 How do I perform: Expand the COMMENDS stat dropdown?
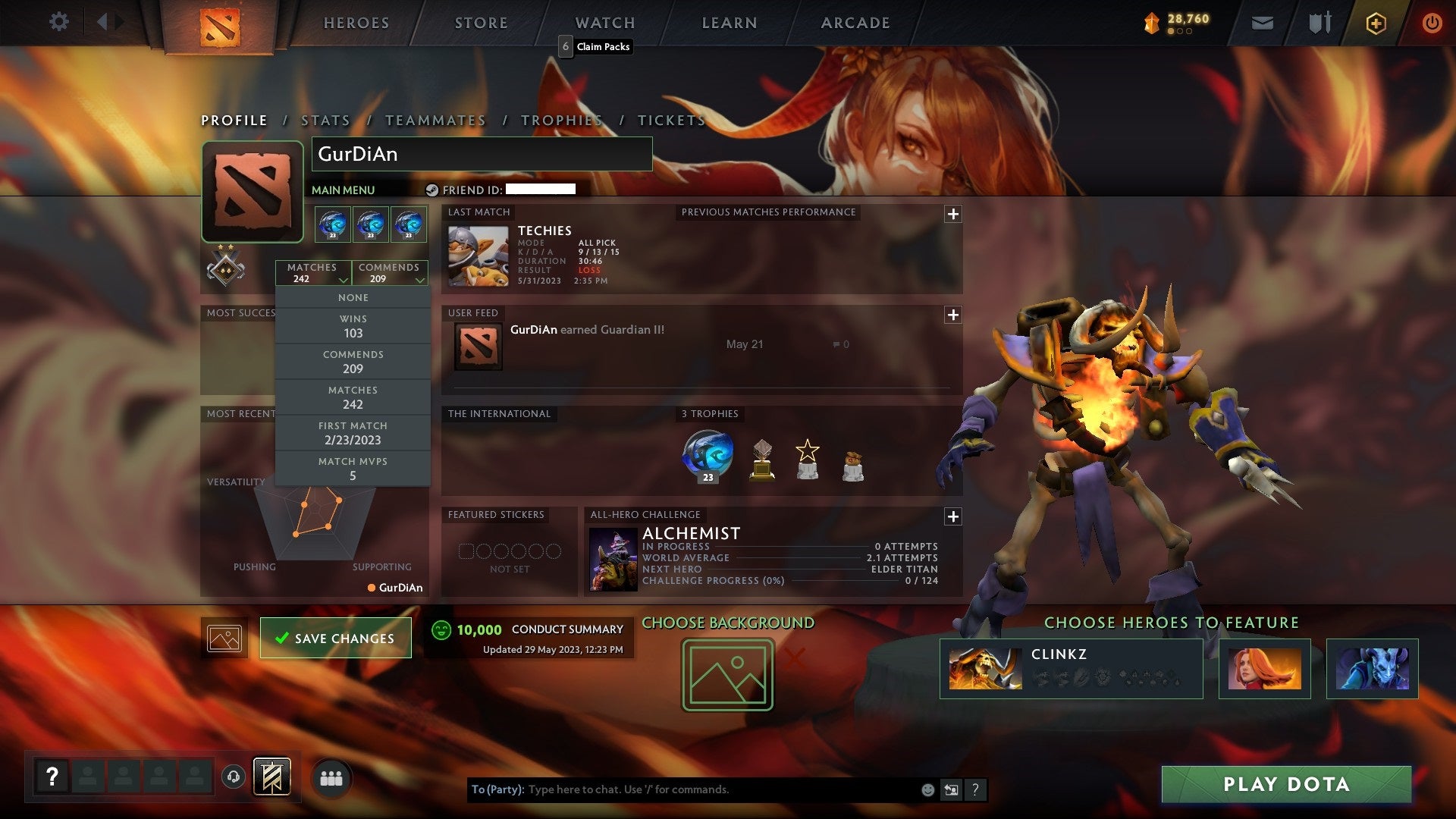click(390, 273)
